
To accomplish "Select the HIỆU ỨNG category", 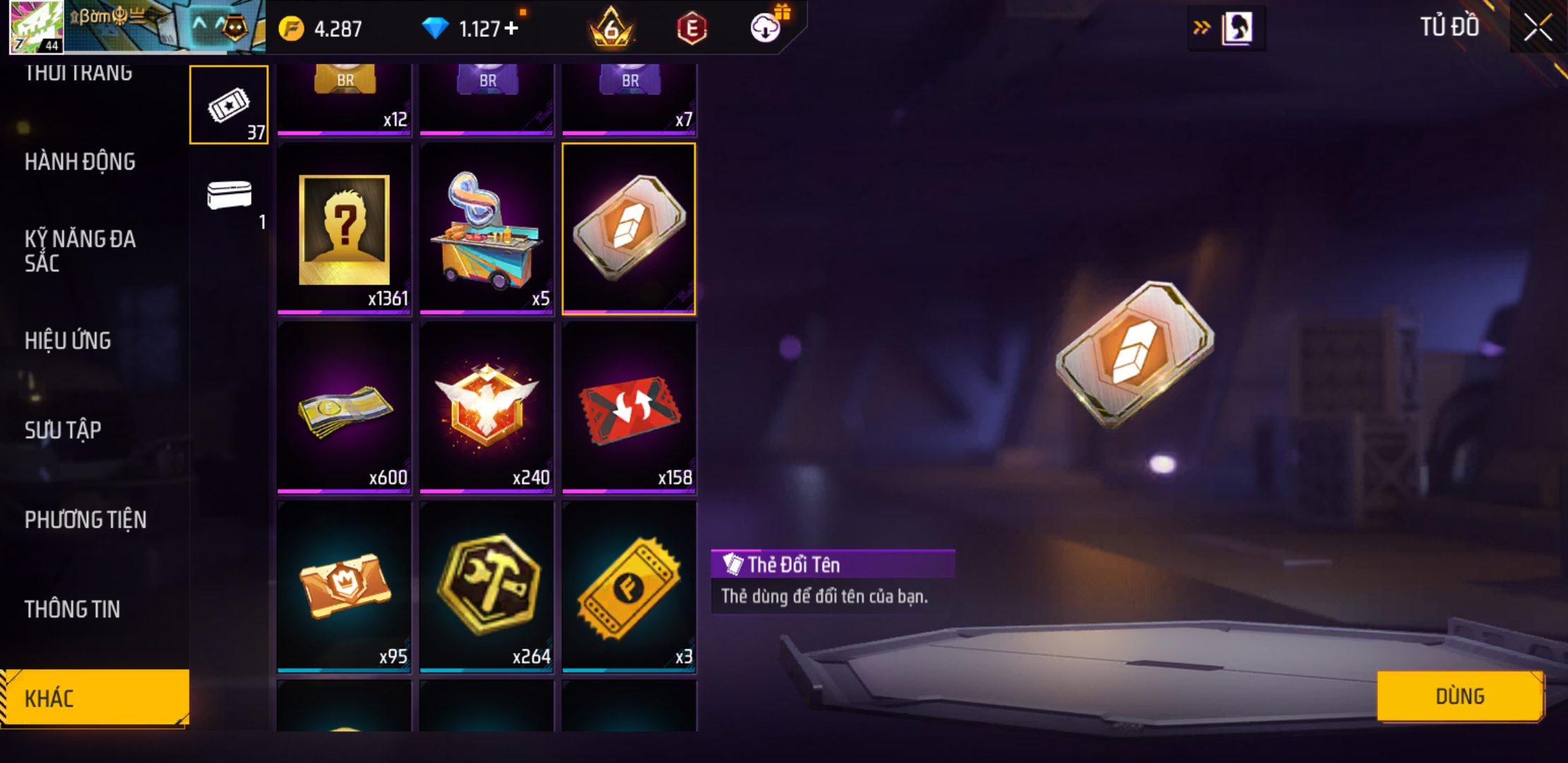I will 68,341.
